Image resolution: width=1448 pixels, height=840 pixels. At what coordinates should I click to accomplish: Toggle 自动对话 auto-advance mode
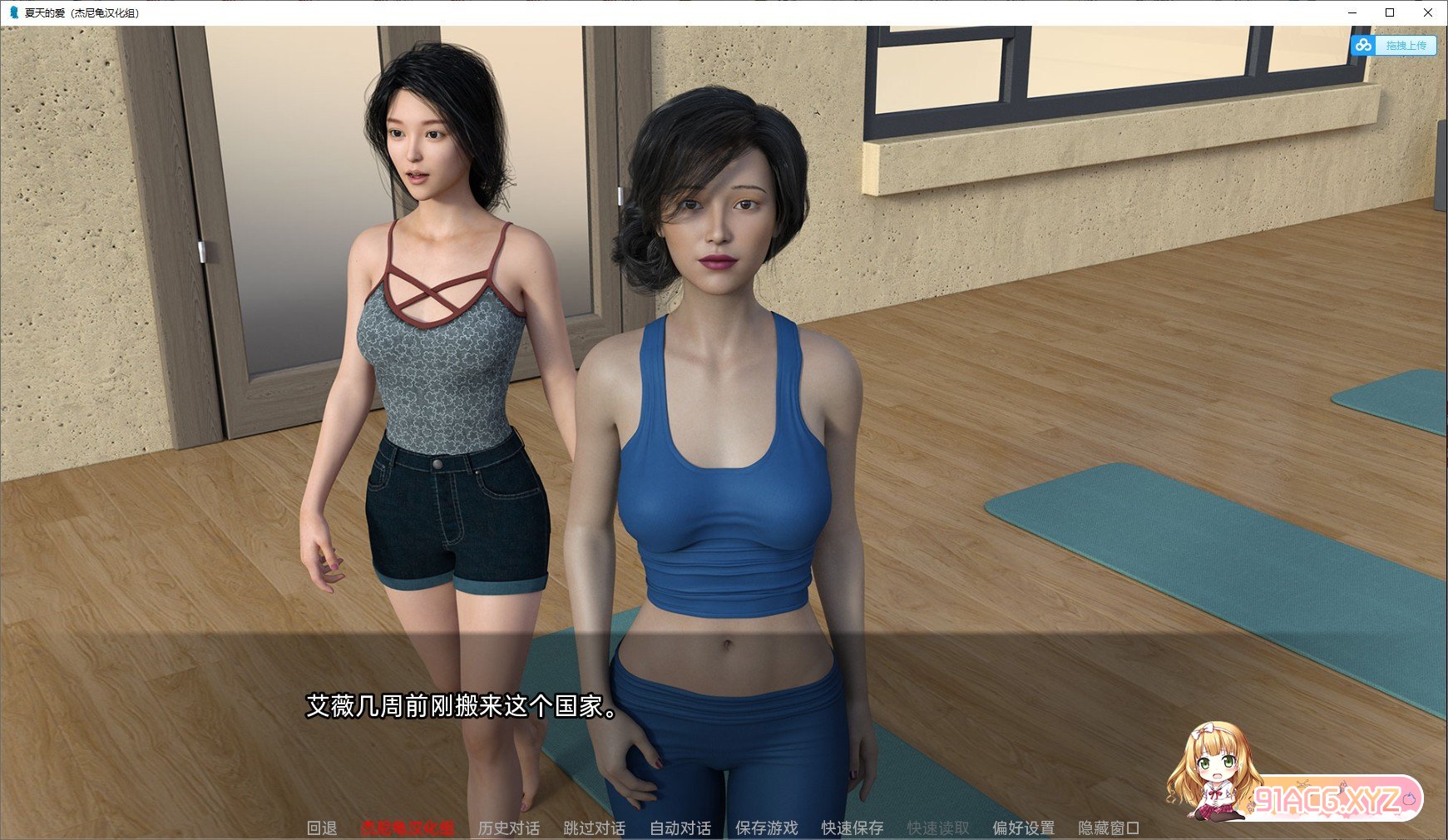(680, 828)
